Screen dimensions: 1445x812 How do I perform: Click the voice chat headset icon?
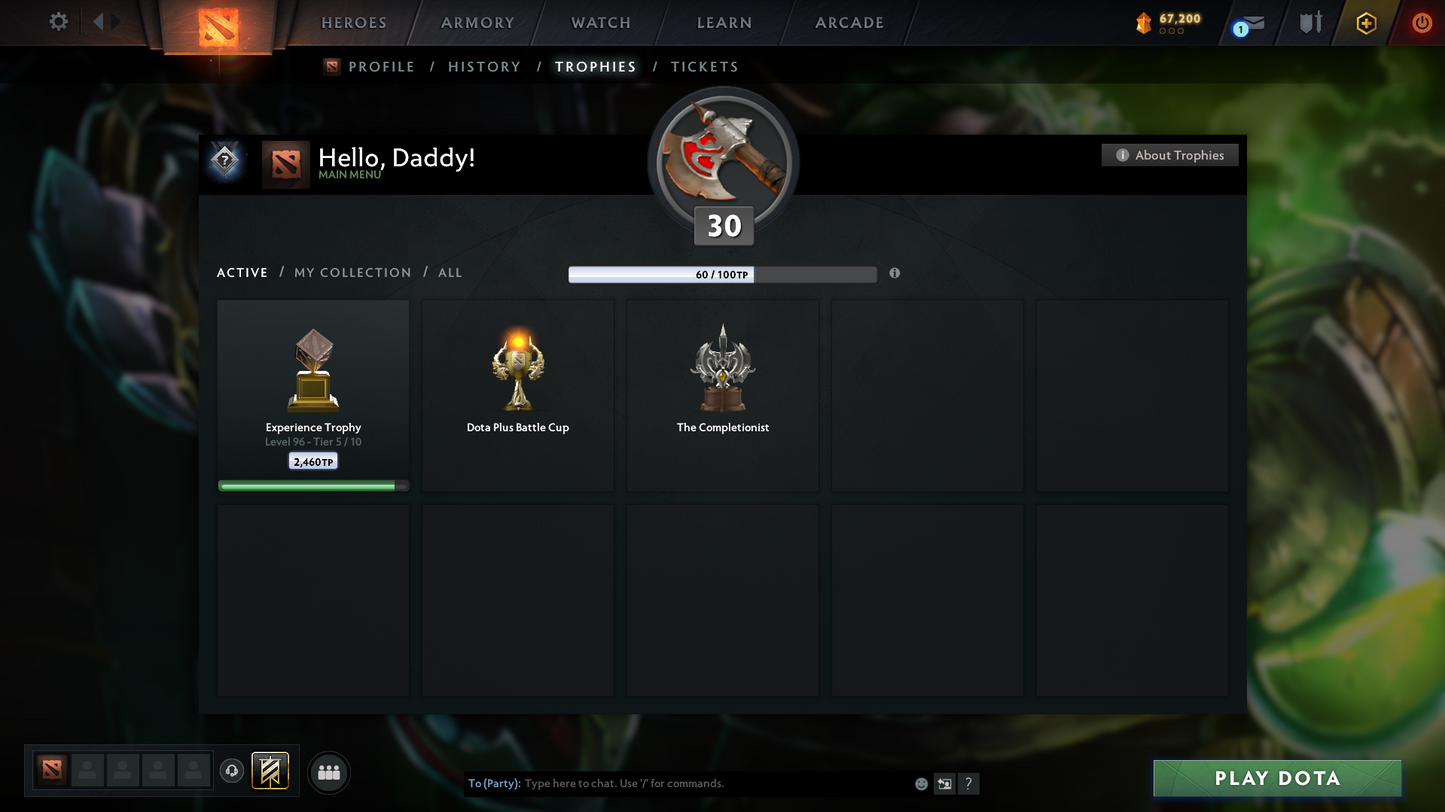[x=231, y=770]
